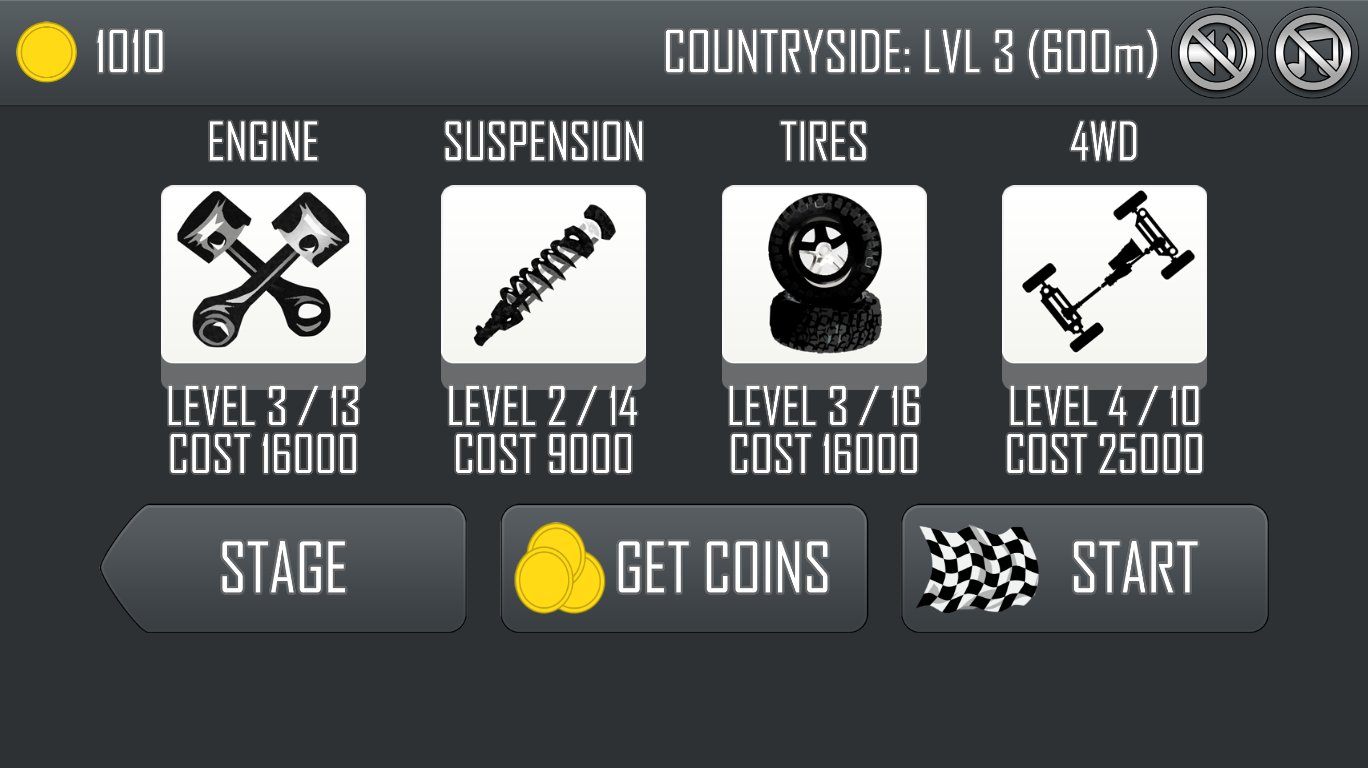
Task: Go back to Stage selection
Action: pos(284,568)
